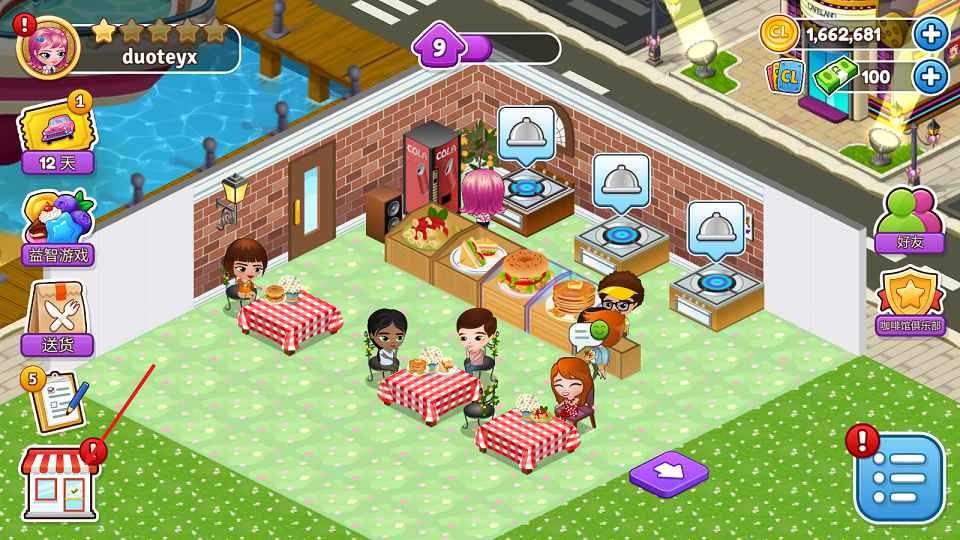Open the 12天 car ticket event
The height and width of the screenshot is (540, 960).
tap(58, 135)
